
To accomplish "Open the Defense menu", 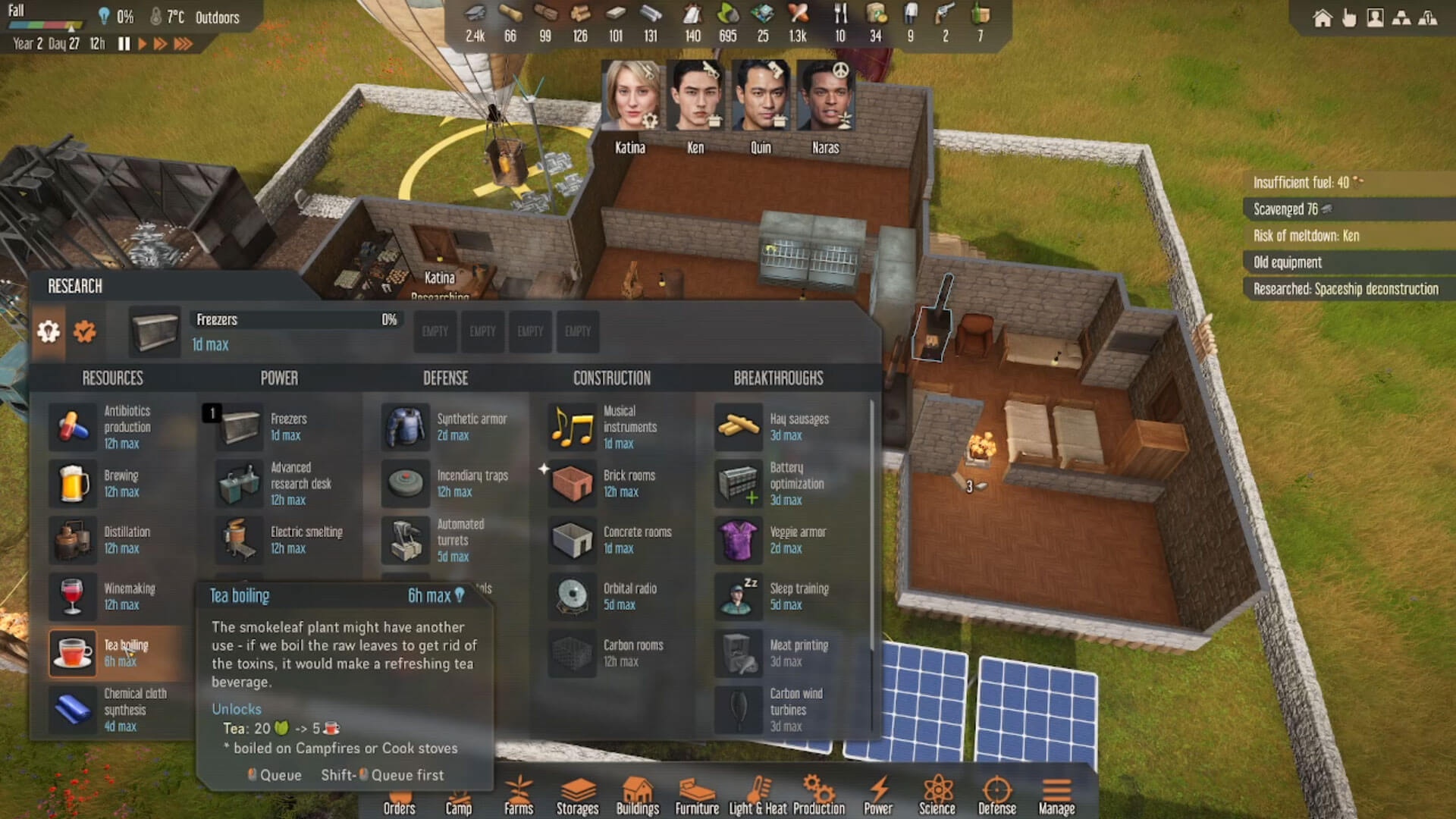I will (996, 796).
